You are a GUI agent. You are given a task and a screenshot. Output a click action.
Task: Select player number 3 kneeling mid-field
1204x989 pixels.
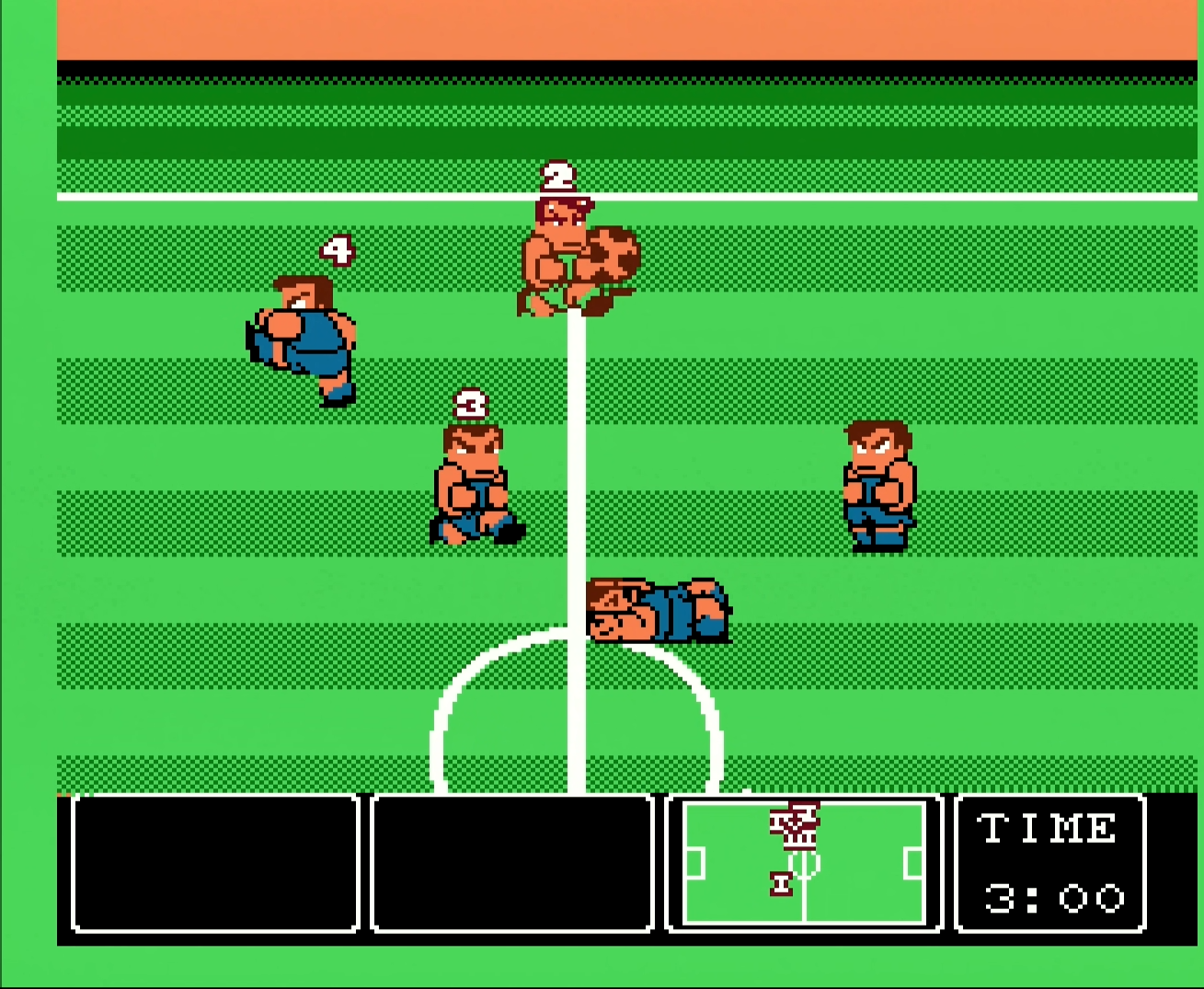[474, 478]
